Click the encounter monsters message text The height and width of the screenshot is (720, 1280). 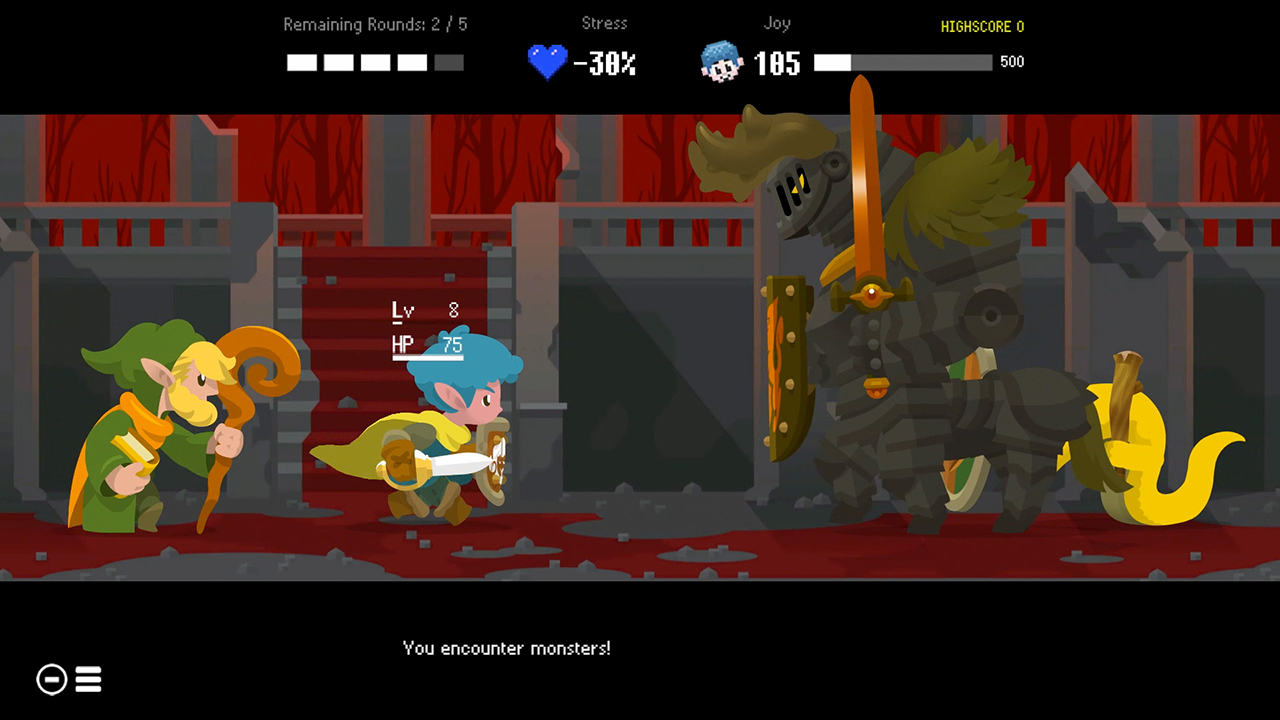(506, 648)
